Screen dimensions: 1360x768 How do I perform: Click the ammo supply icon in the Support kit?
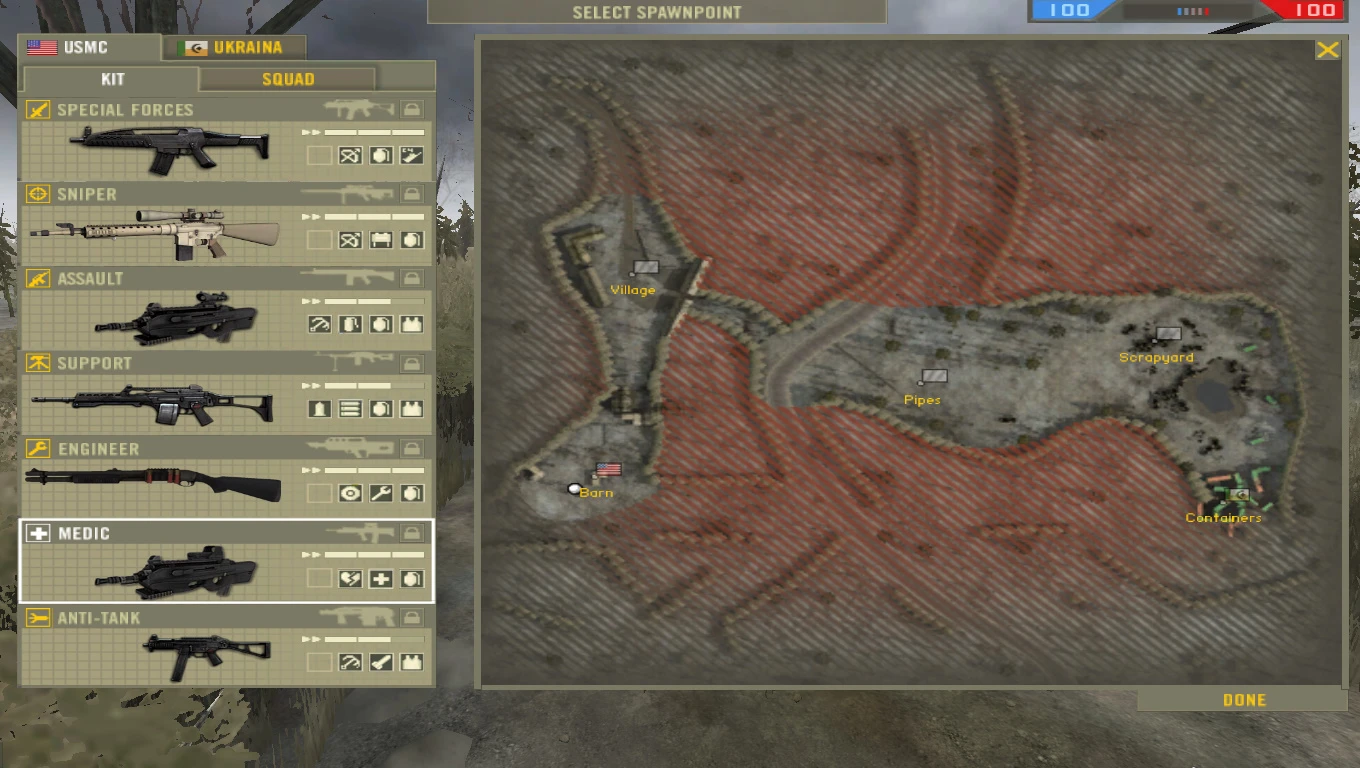[x=348, y=408]
